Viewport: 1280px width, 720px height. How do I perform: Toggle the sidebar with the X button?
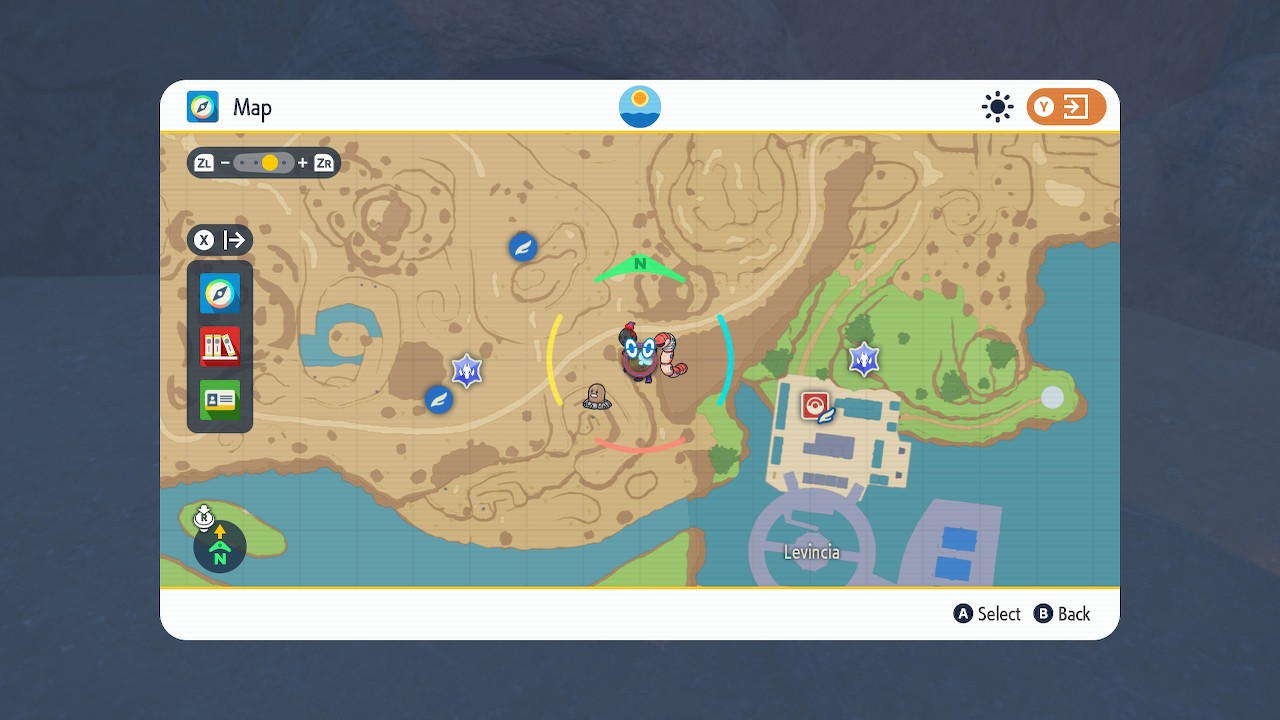pyautogui.click(x=204, y=240)
